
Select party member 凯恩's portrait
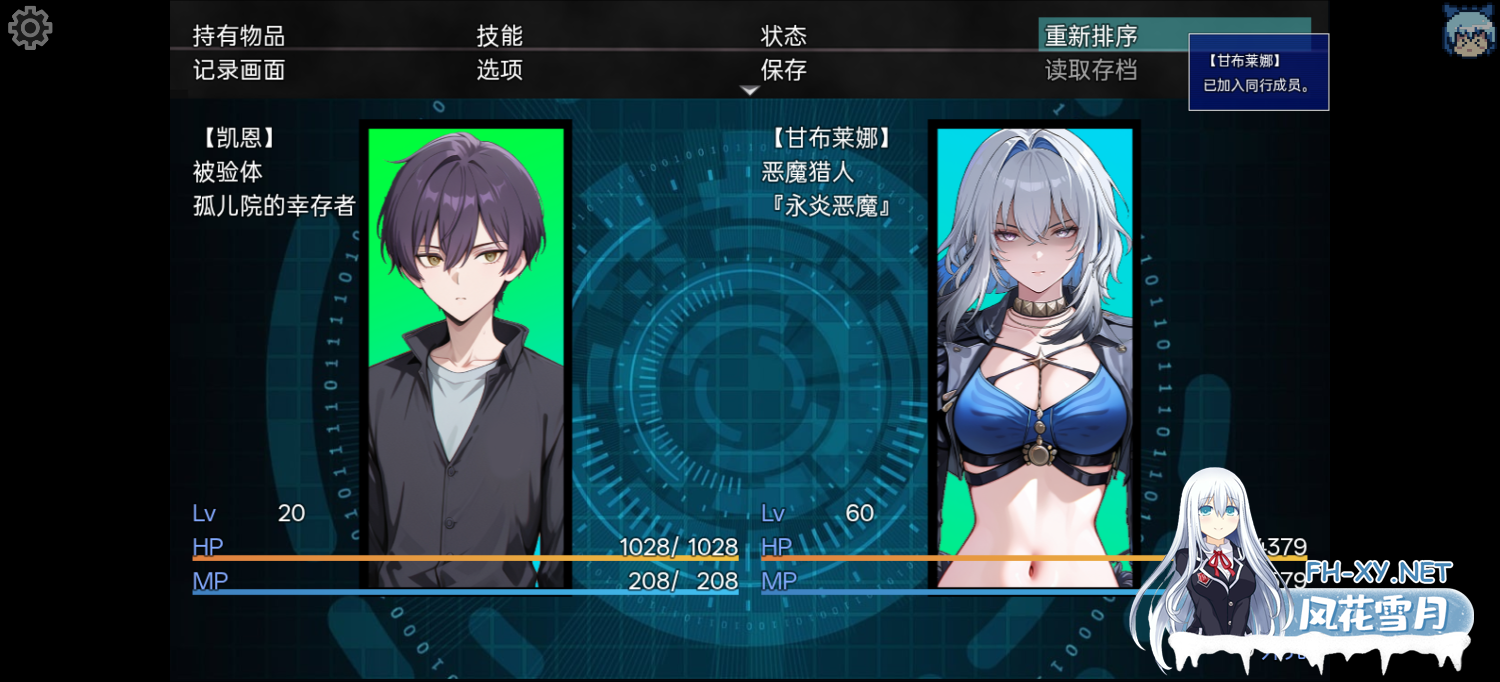click(466, 355)
